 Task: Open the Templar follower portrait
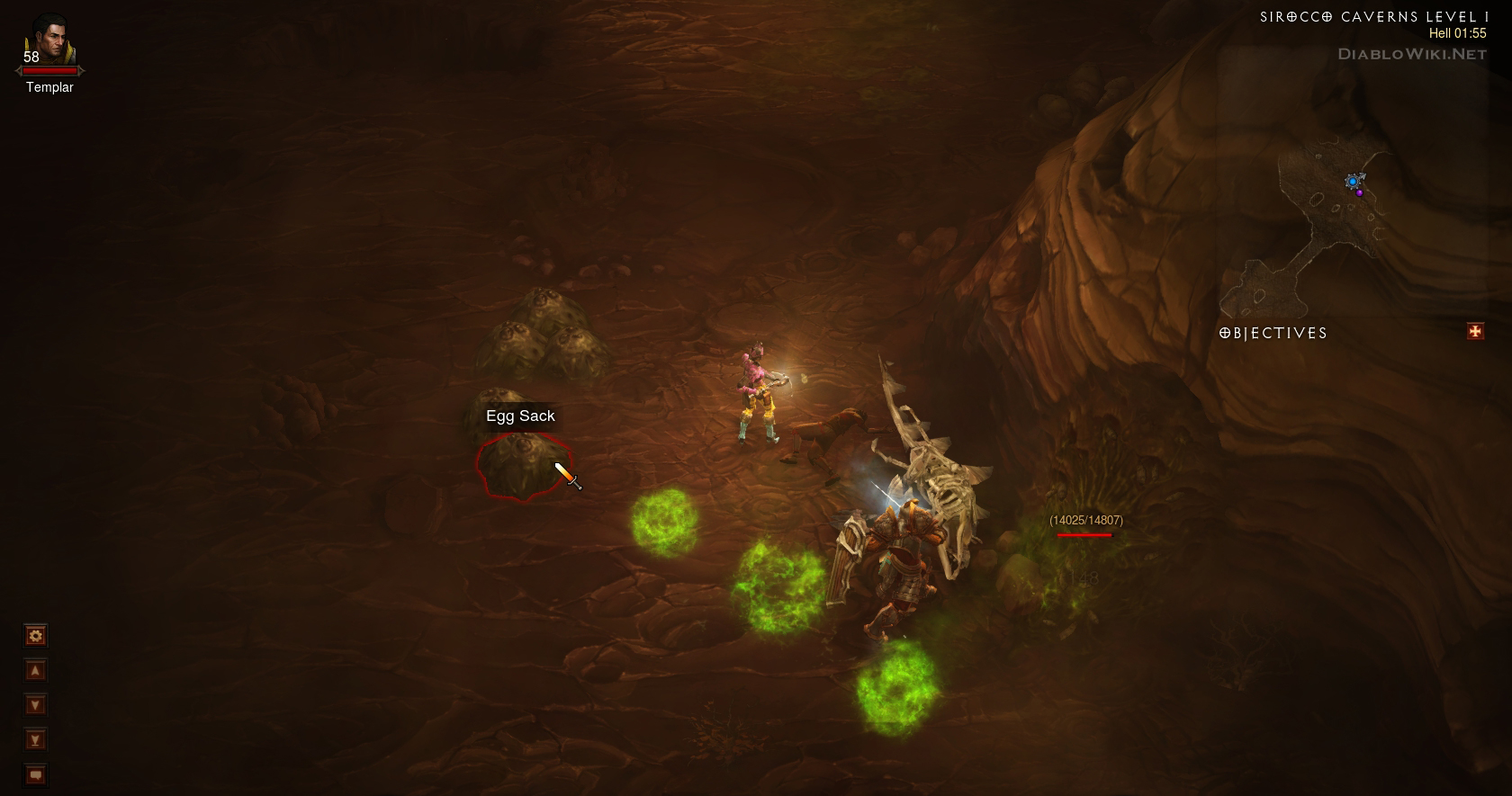click(49, 42)
